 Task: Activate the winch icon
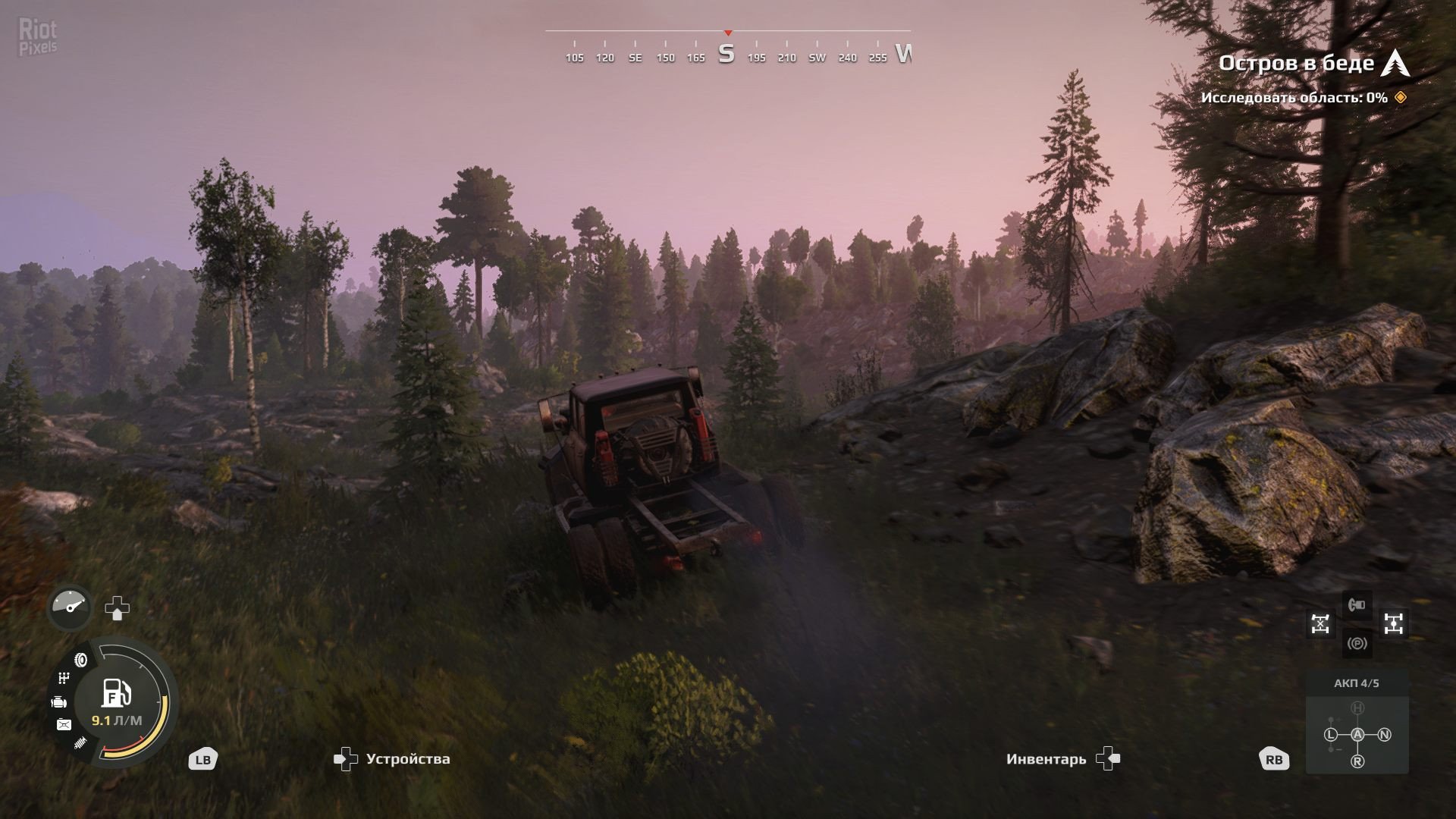pyautogui.click(x=1357, y=605)
